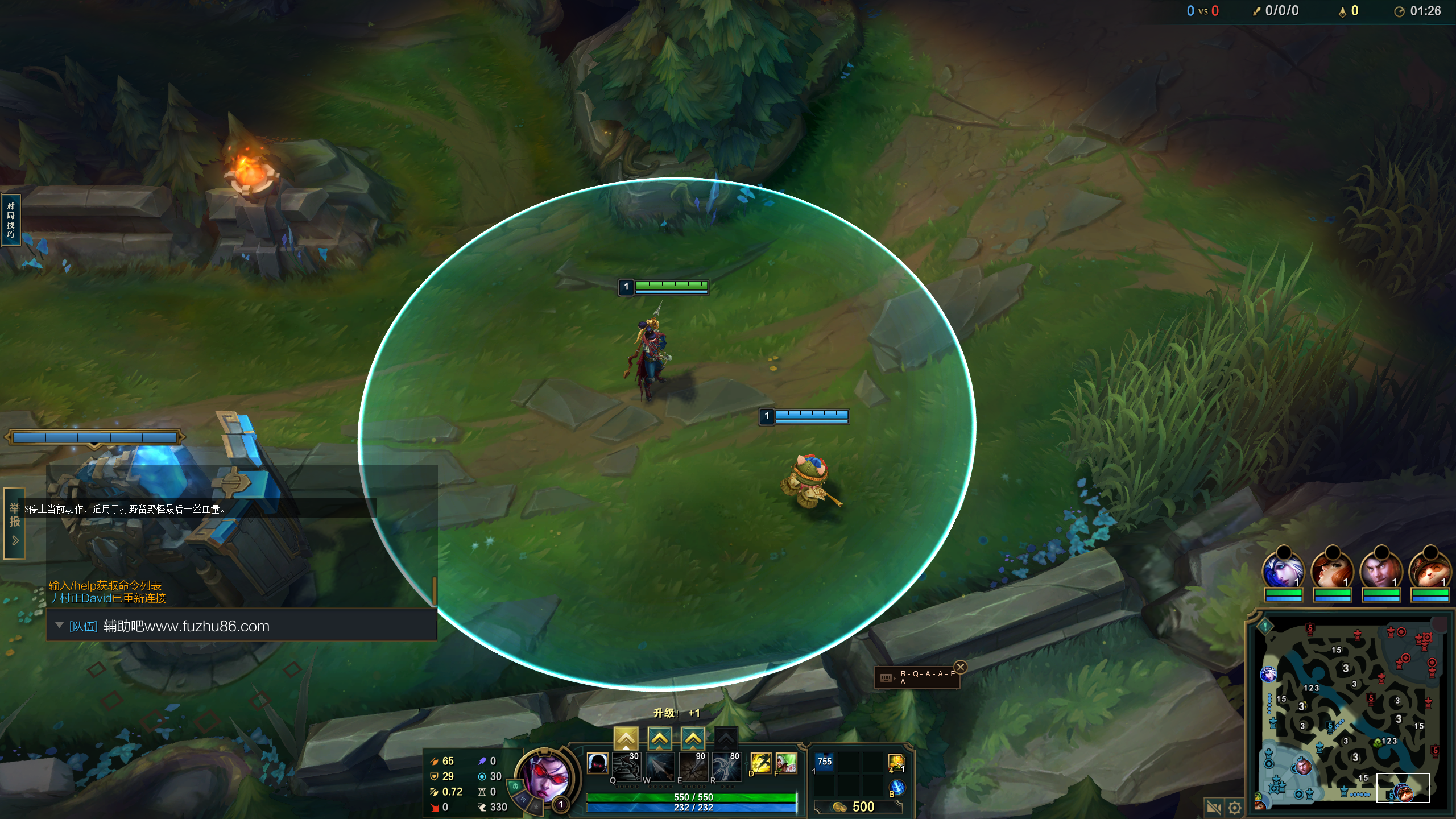Select Teemo's teammate portrait
The image size is (1456, 819).
pyautogui.click(x=1430, y=570)
